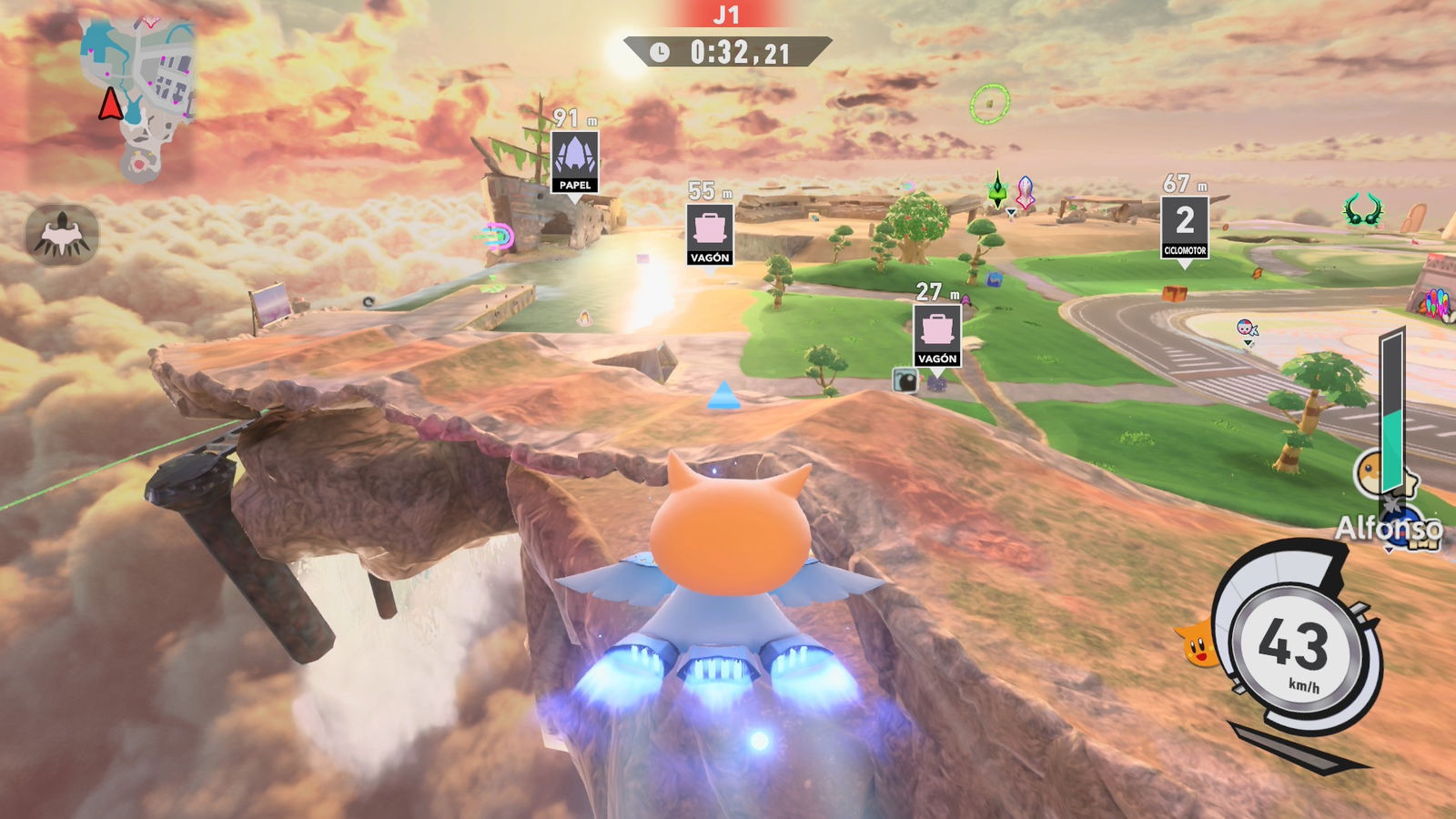Expand the 91m distance readout above PAPEL
Screen dimensions: 1456x819
pos(571,116)
